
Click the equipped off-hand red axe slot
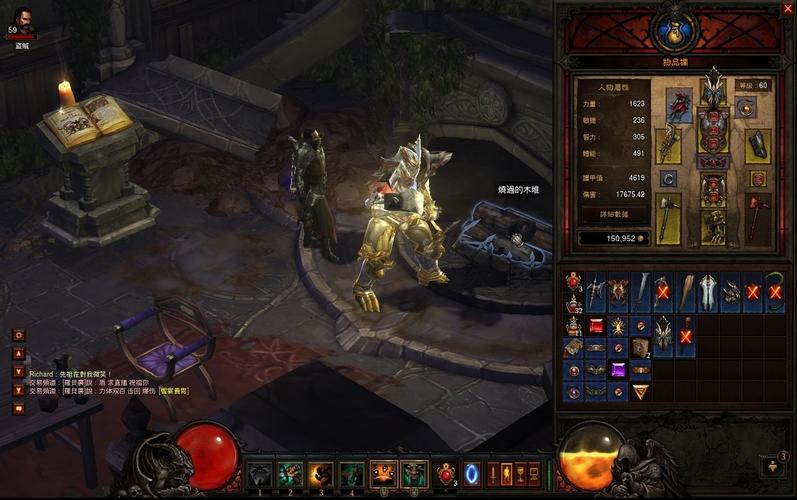coord(758,216)
